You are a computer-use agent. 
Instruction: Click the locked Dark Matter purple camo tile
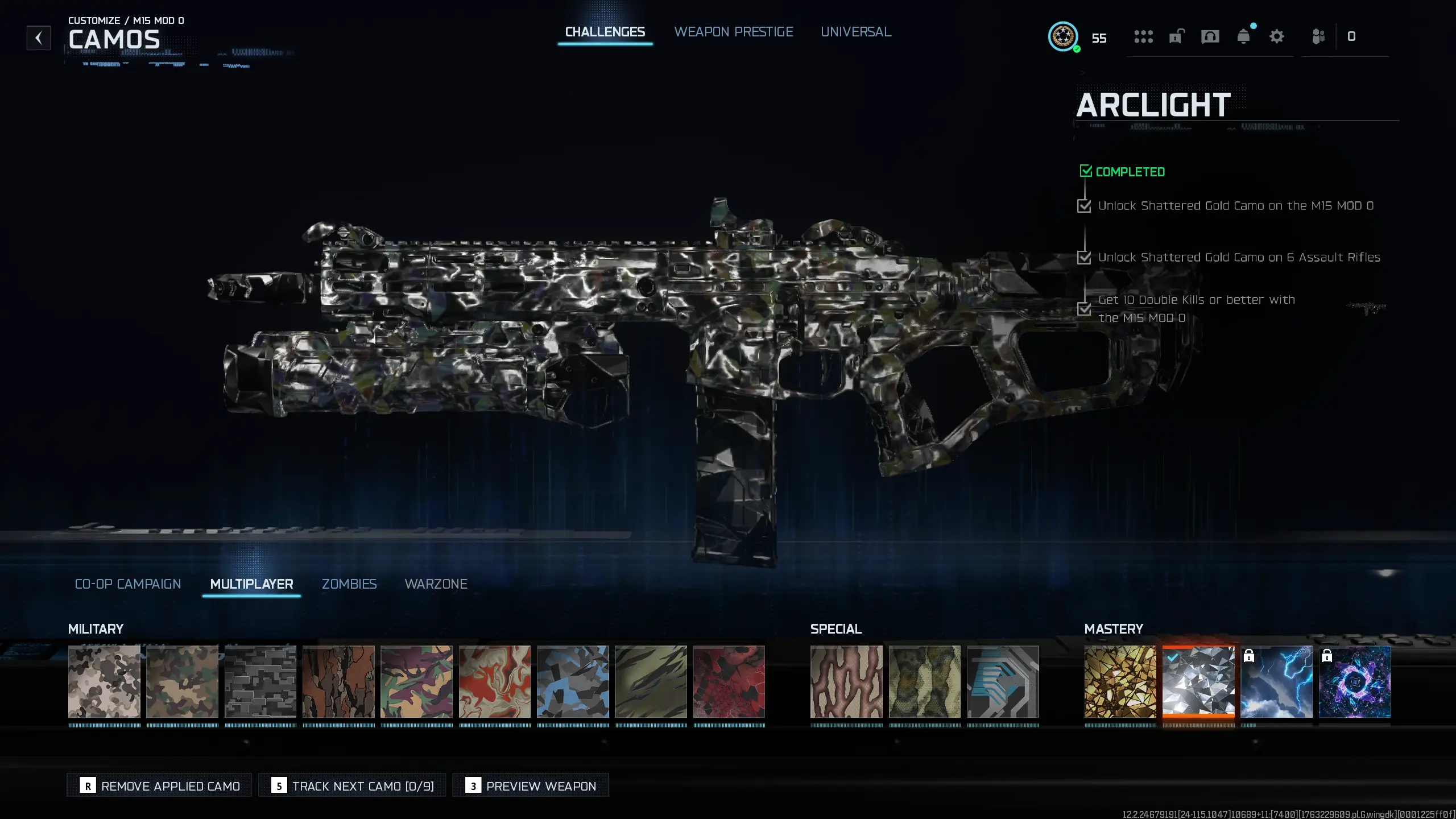coord(1355,681)
